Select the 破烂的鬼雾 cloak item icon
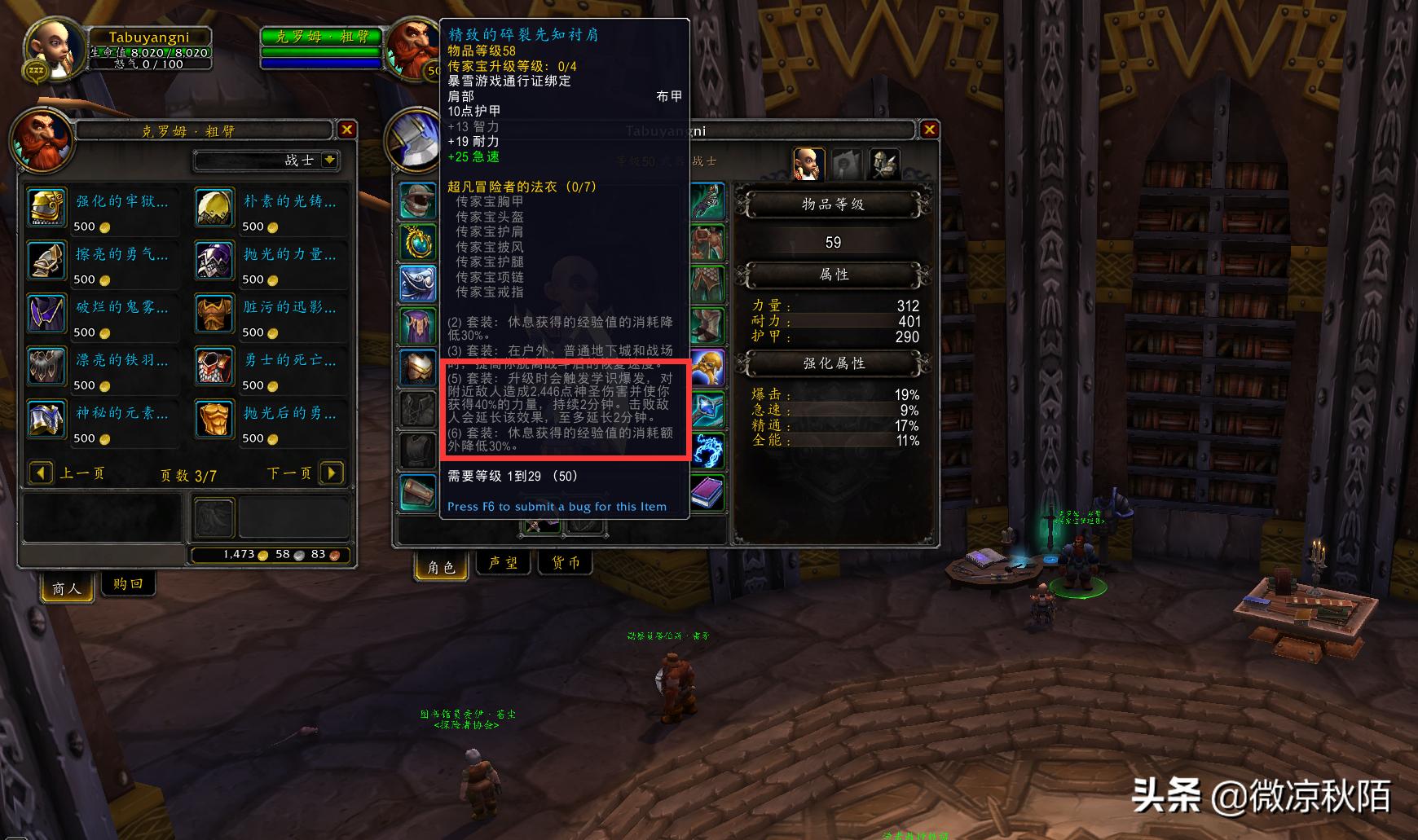This screenshot has height=840, width=1418. [x=46, y=314]
